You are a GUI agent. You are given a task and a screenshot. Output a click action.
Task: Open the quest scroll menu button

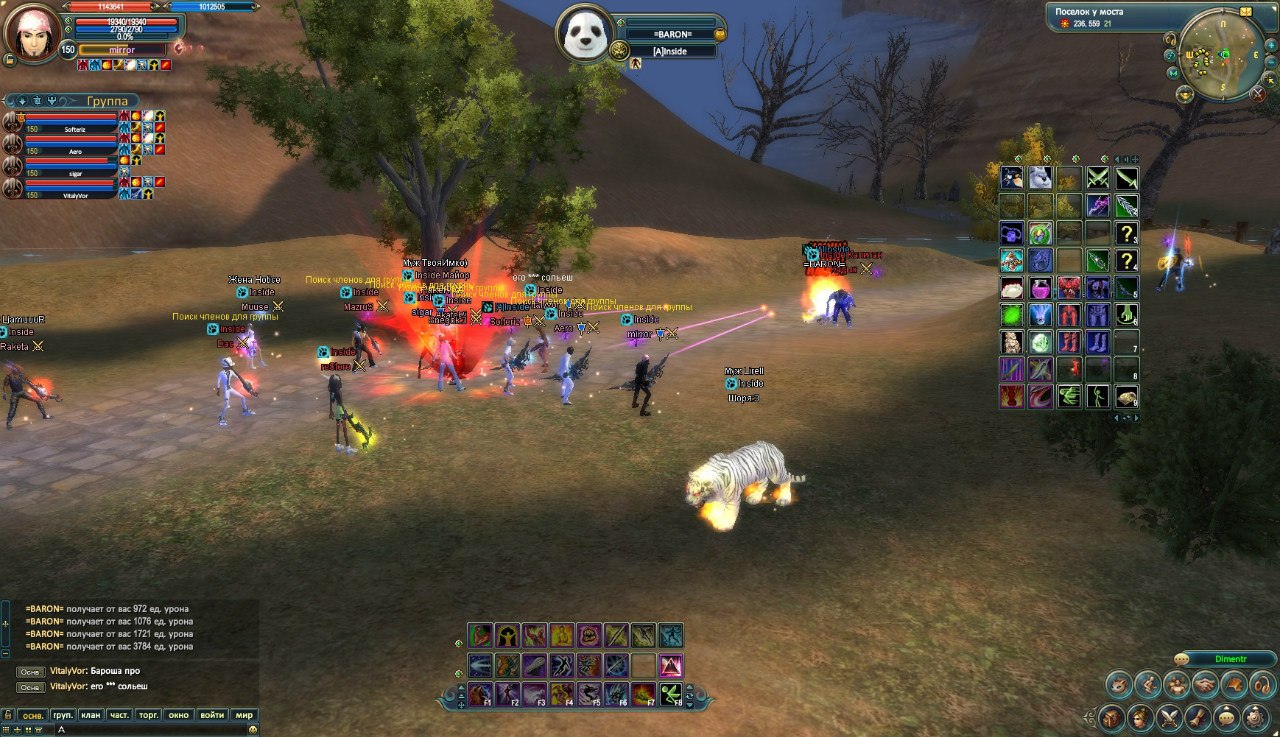1198,718
